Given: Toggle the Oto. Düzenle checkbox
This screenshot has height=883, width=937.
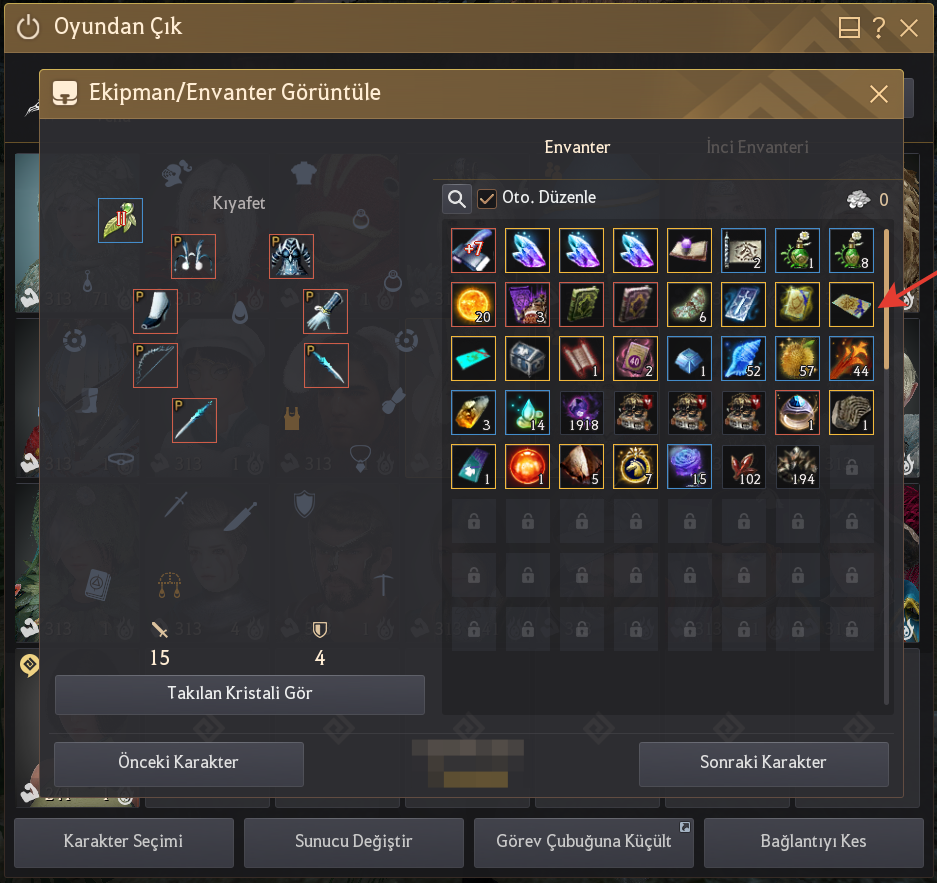Looking at the screenshot, I should pyautogui.click(x=487, y=199).
